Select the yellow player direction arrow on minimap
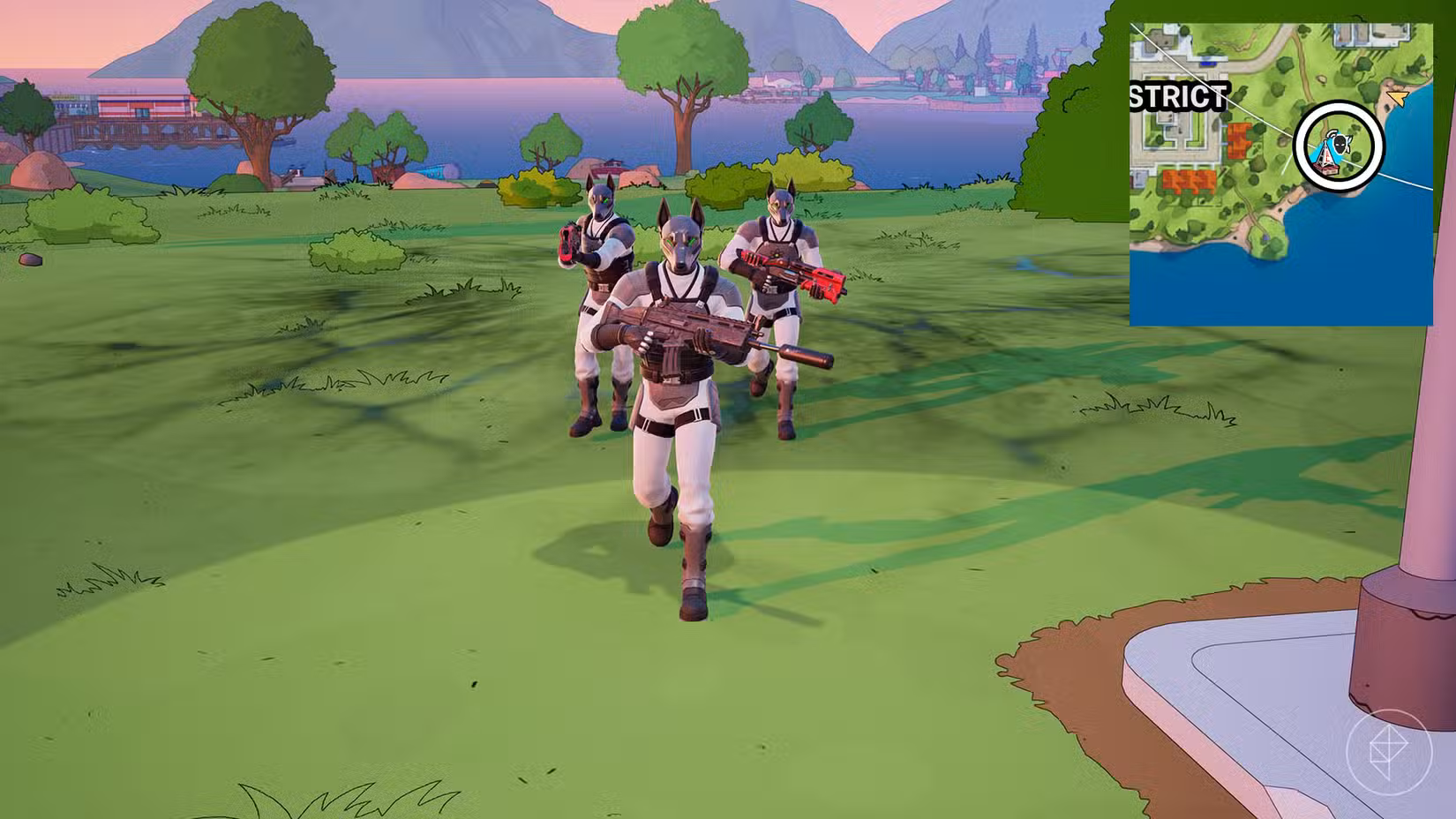Screen dimensions: 1456x819 point(1397,97)
